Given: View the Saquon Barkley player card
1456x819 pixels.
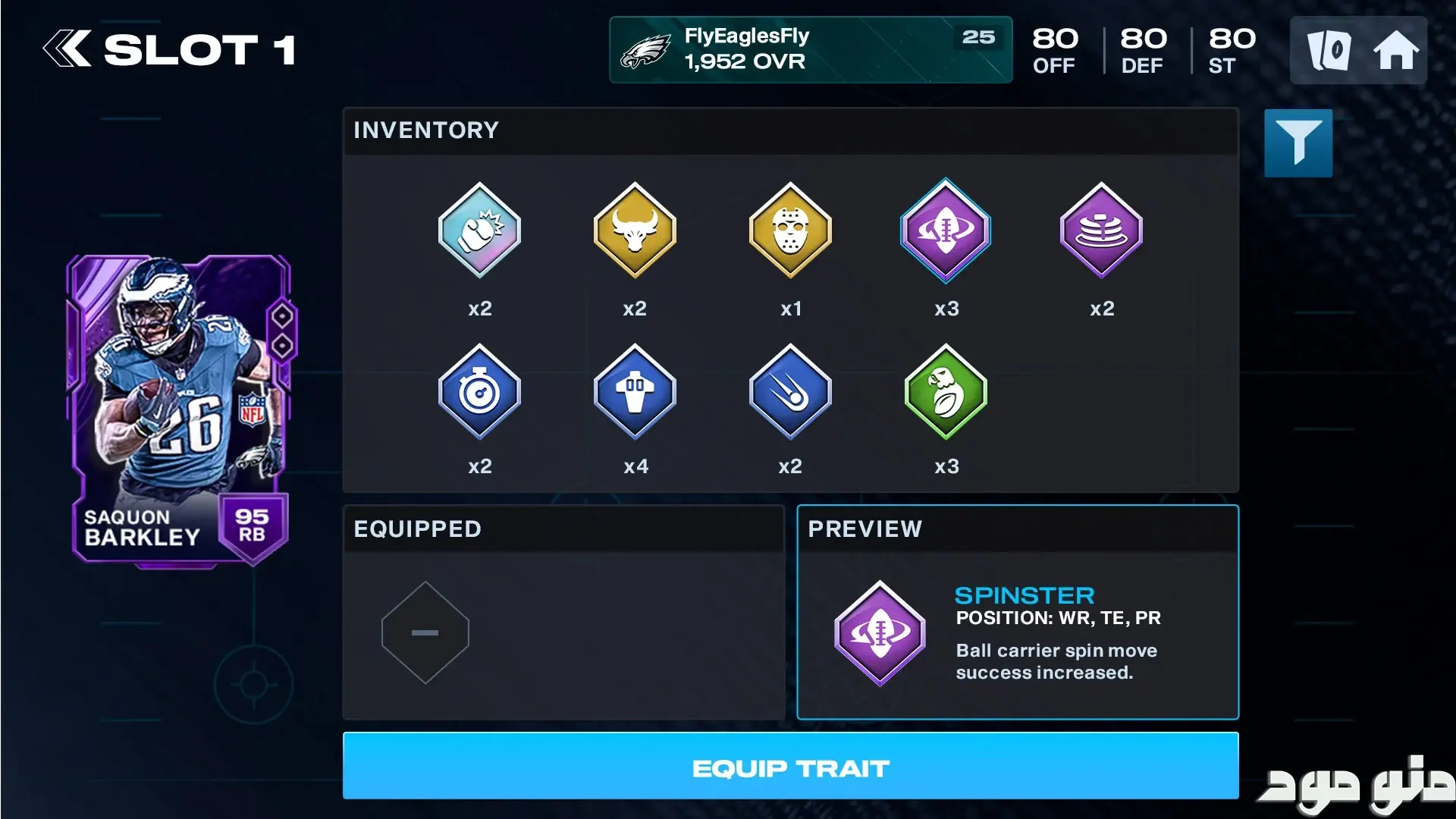Looking at the screenshot, I should [180, 409].
